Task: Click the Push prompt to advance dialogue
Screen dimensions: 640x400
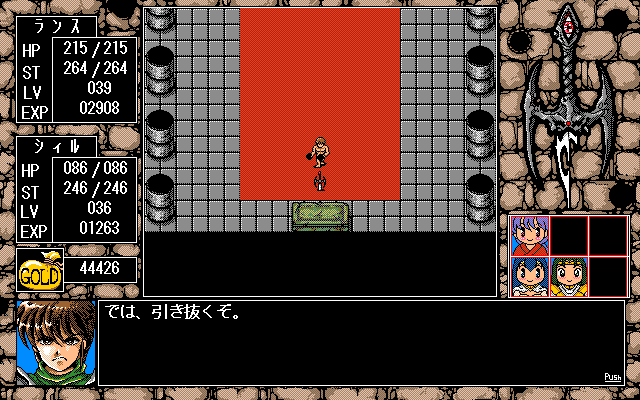Action: [614, 377]
